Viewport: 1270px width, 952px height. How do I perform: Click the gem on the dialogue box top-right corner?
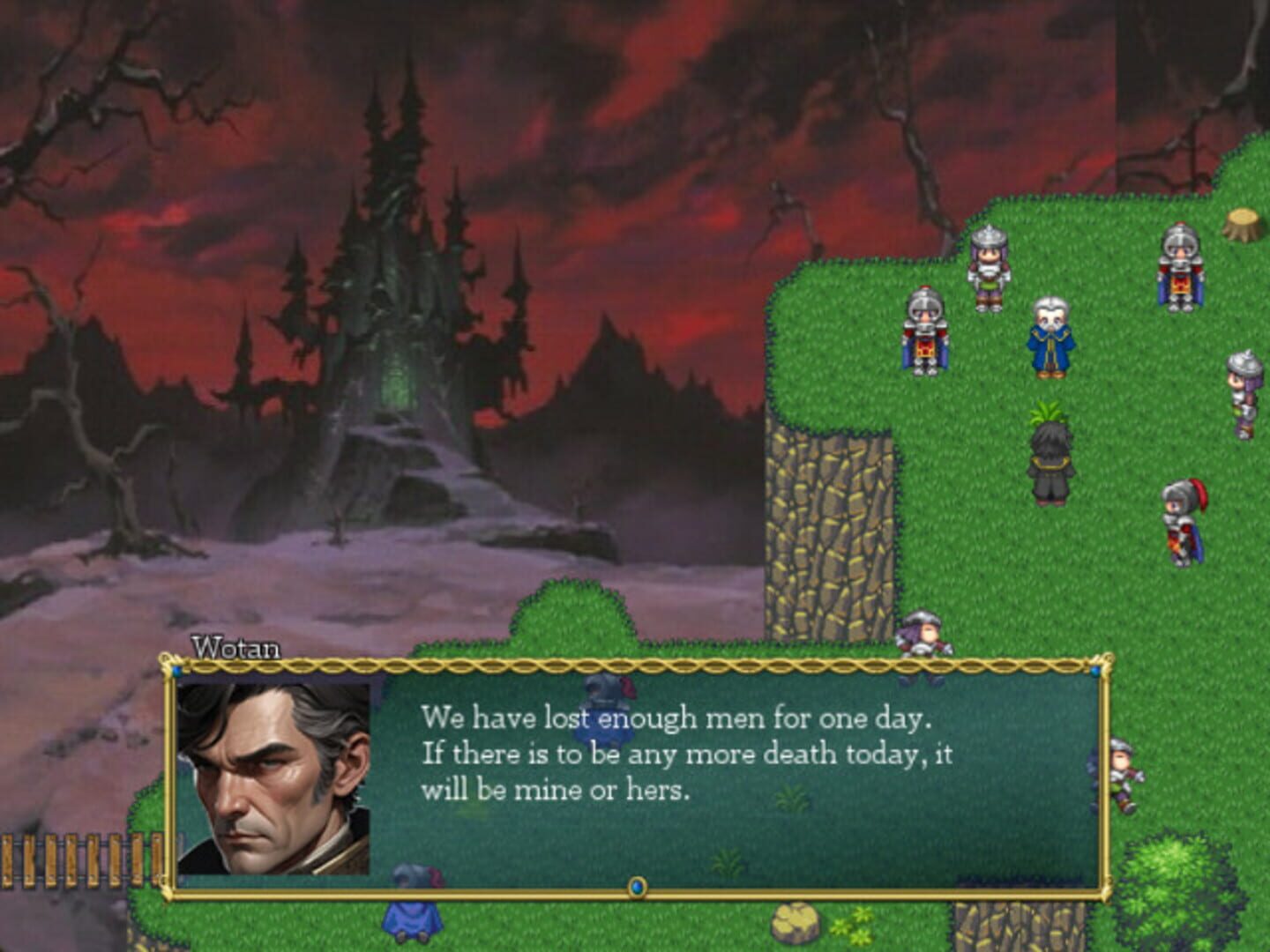pyautogui.click(x=1094, y=670)
